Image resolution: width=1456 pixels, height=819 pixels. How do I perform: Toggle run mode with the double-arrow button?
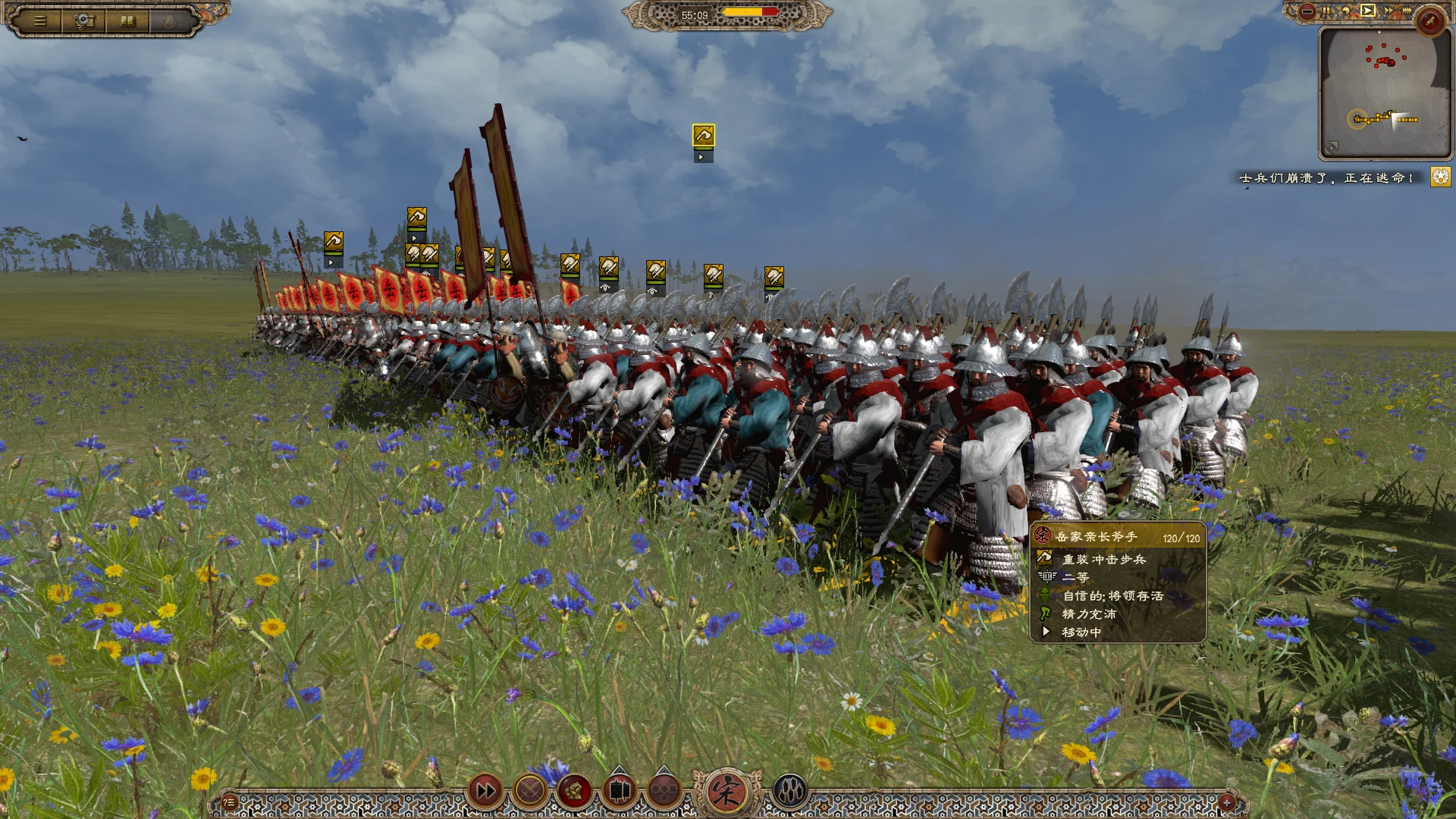485,792
